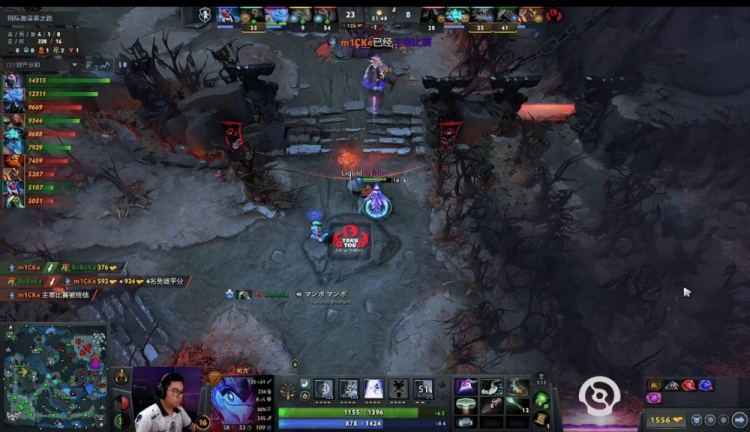This screenshot has width=750, height=432.
Task: Activate the ability showing a 51 cooldown
Action: pos(424,389)
